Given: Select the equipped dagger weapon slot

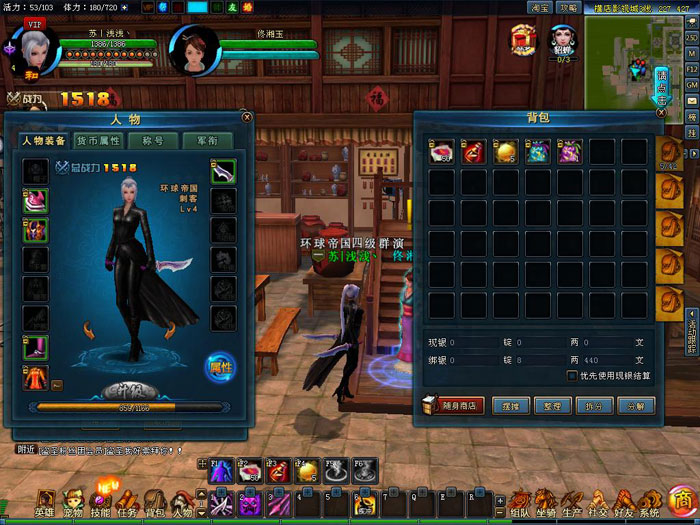Looking at the screenshot, I should coord(223,172).
